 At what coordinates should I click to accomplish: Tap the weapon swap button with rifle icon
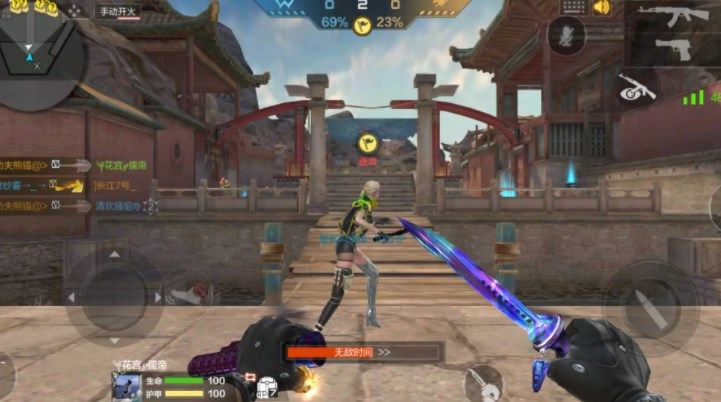pos(634,87)
